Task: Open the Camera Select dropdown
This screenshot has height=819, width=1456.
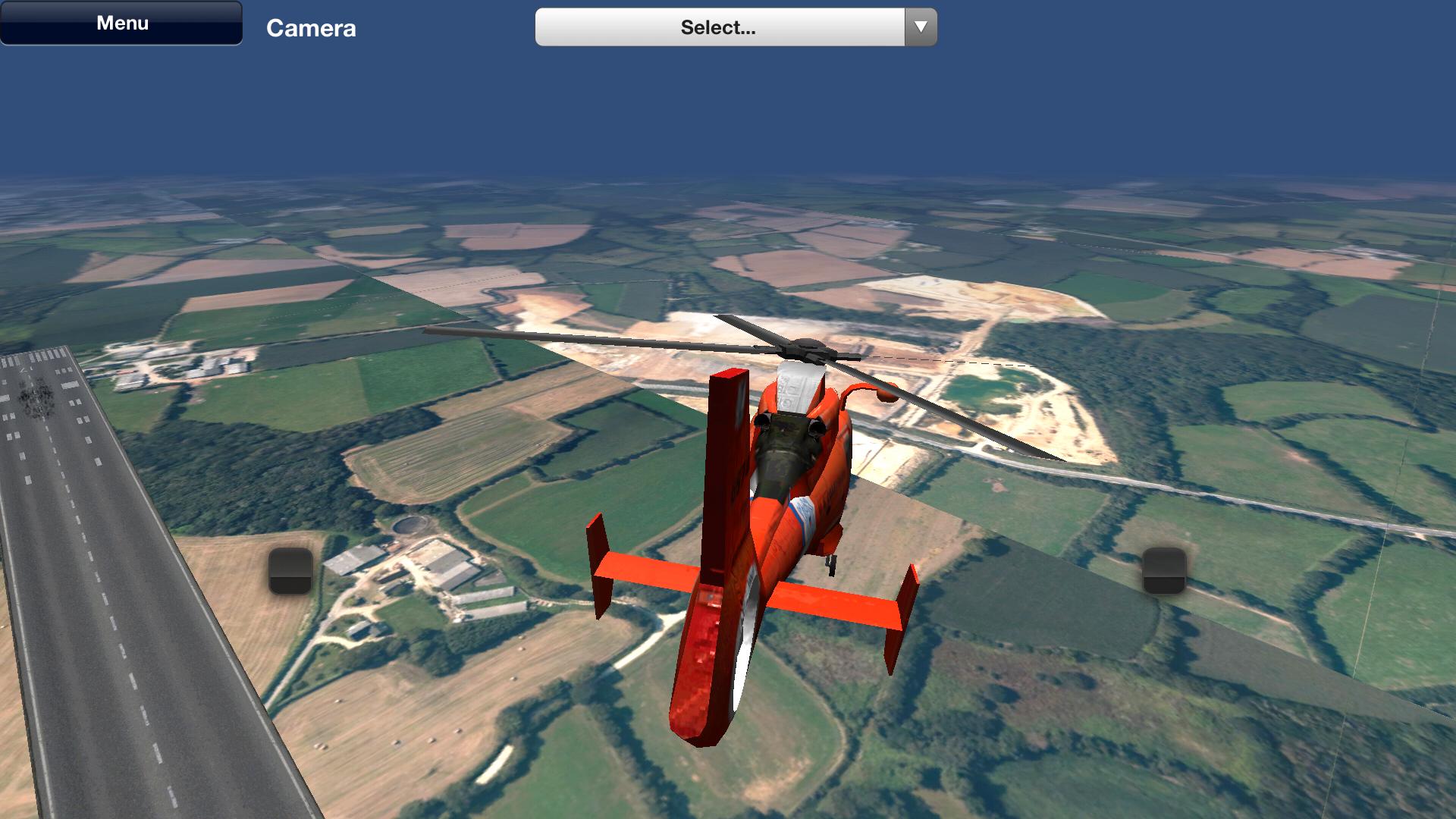Action: [719, 27]
